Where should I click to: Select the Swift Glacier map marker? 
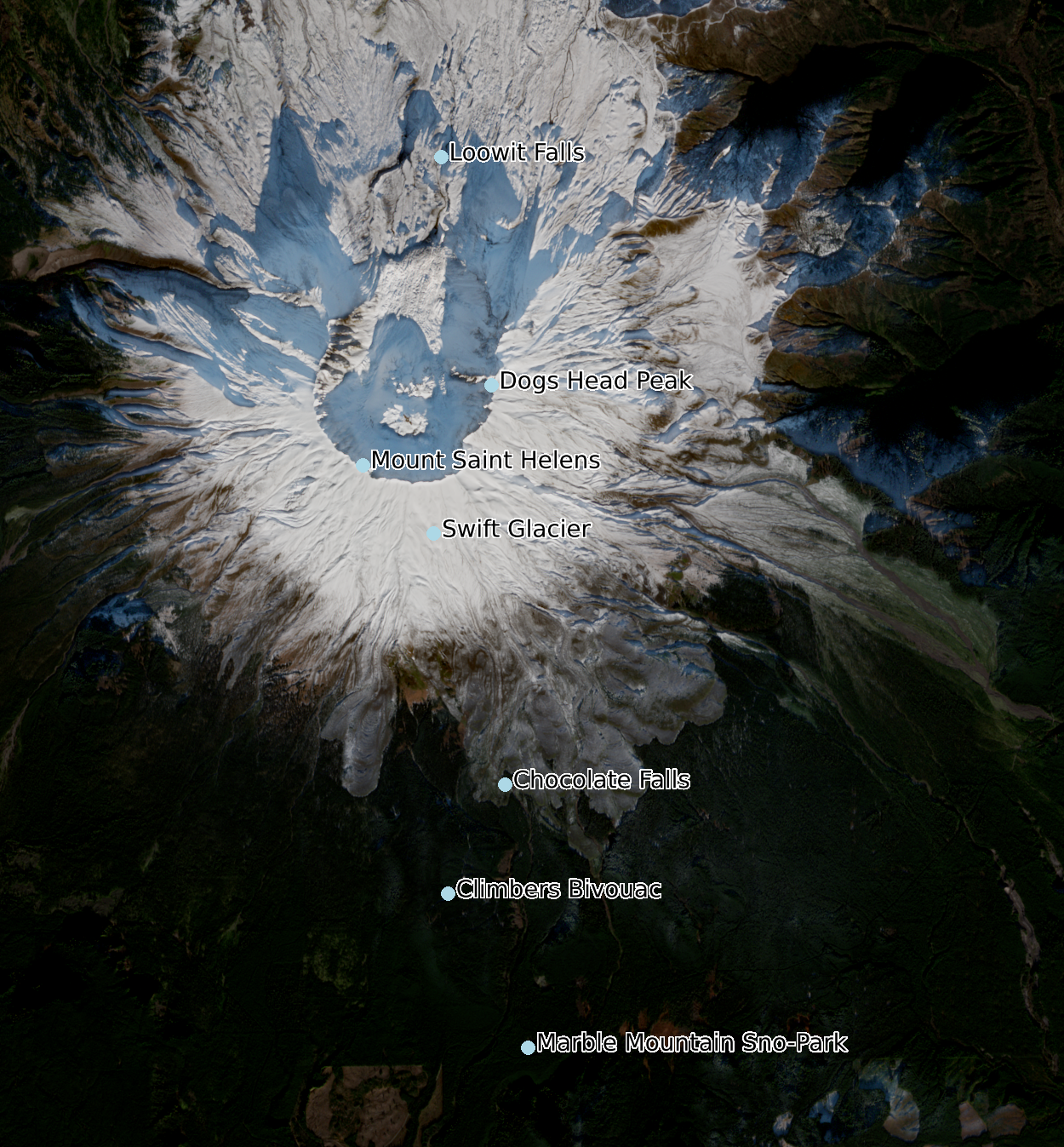click(x=433, y=533)
